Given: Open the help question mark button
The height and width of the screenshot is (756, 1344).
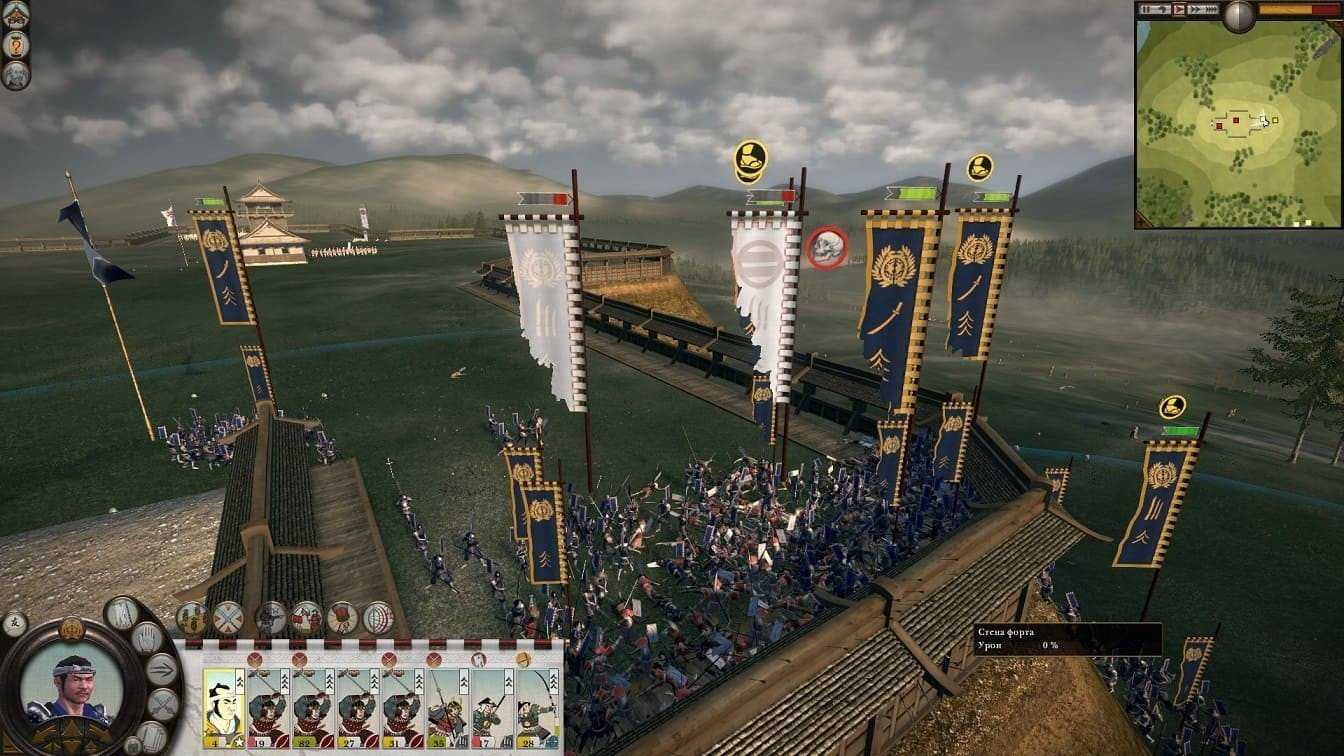Looking at the screenshot, I should [x=15, y=45].
